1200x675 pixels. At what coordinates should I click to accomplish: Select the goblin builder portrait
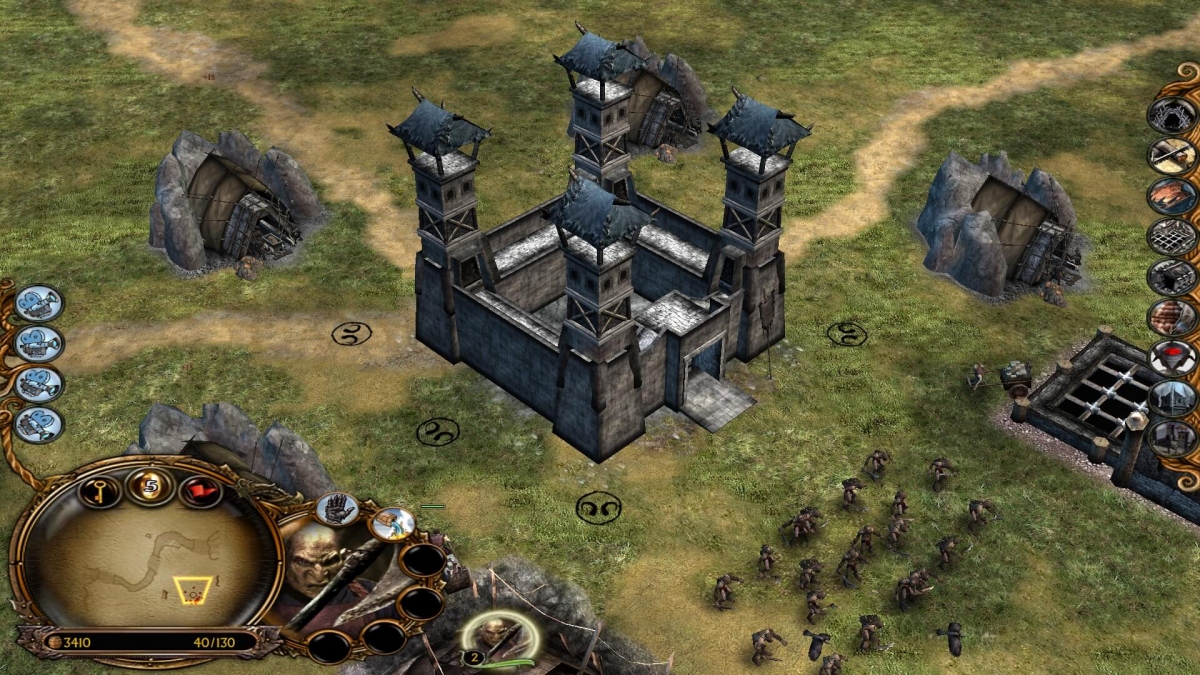314,565
